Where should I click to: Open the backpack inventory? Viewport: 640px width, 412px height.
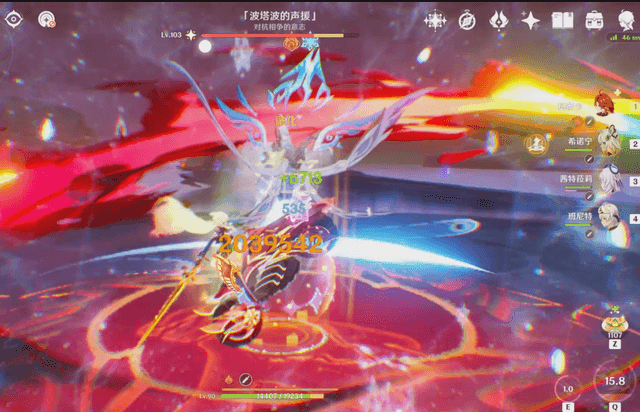[x=594, y=20]
